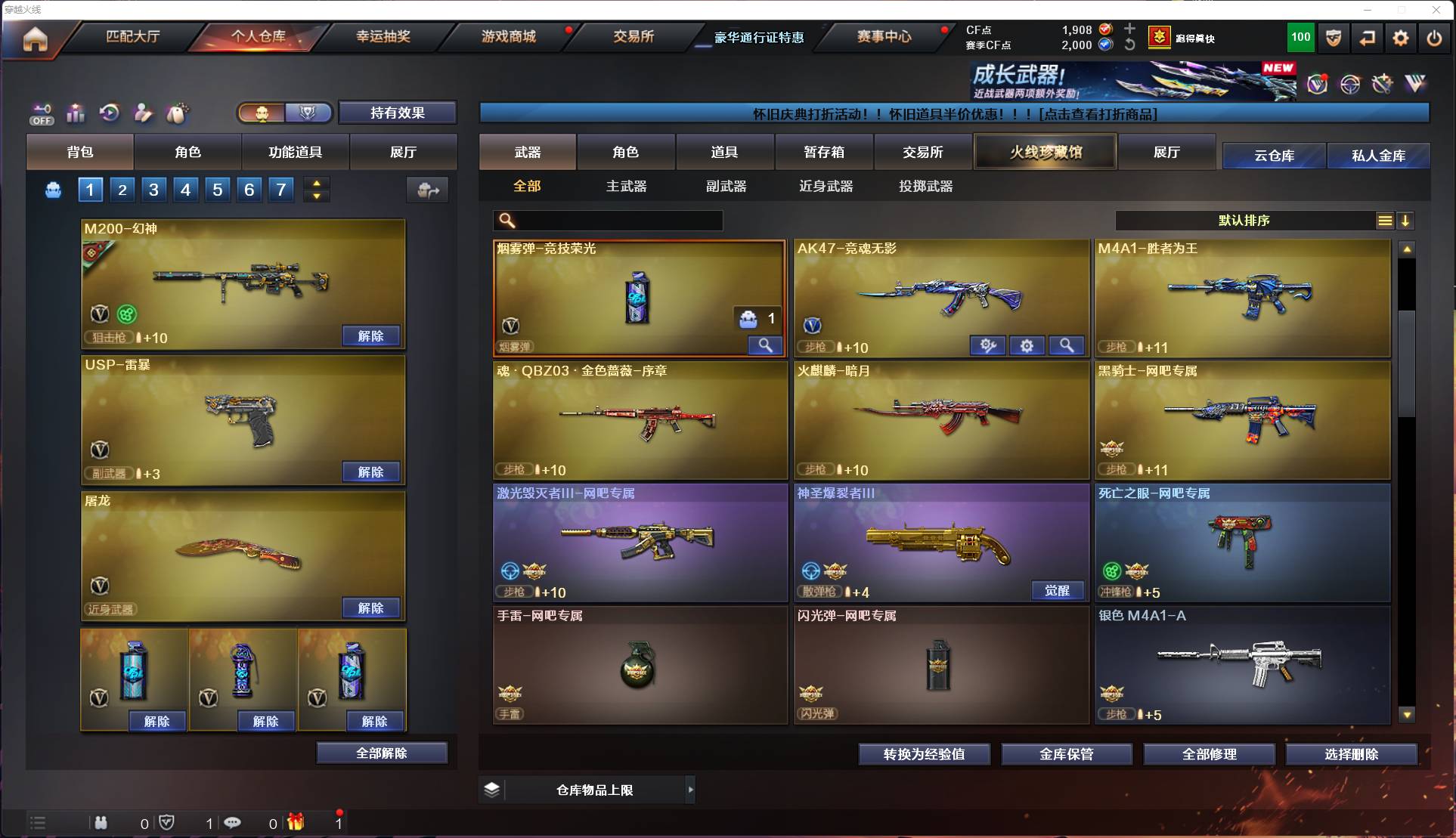Switch the OFF key toggle in left toolbar
Screen dimensions: 1456x838
coord(42,113)
